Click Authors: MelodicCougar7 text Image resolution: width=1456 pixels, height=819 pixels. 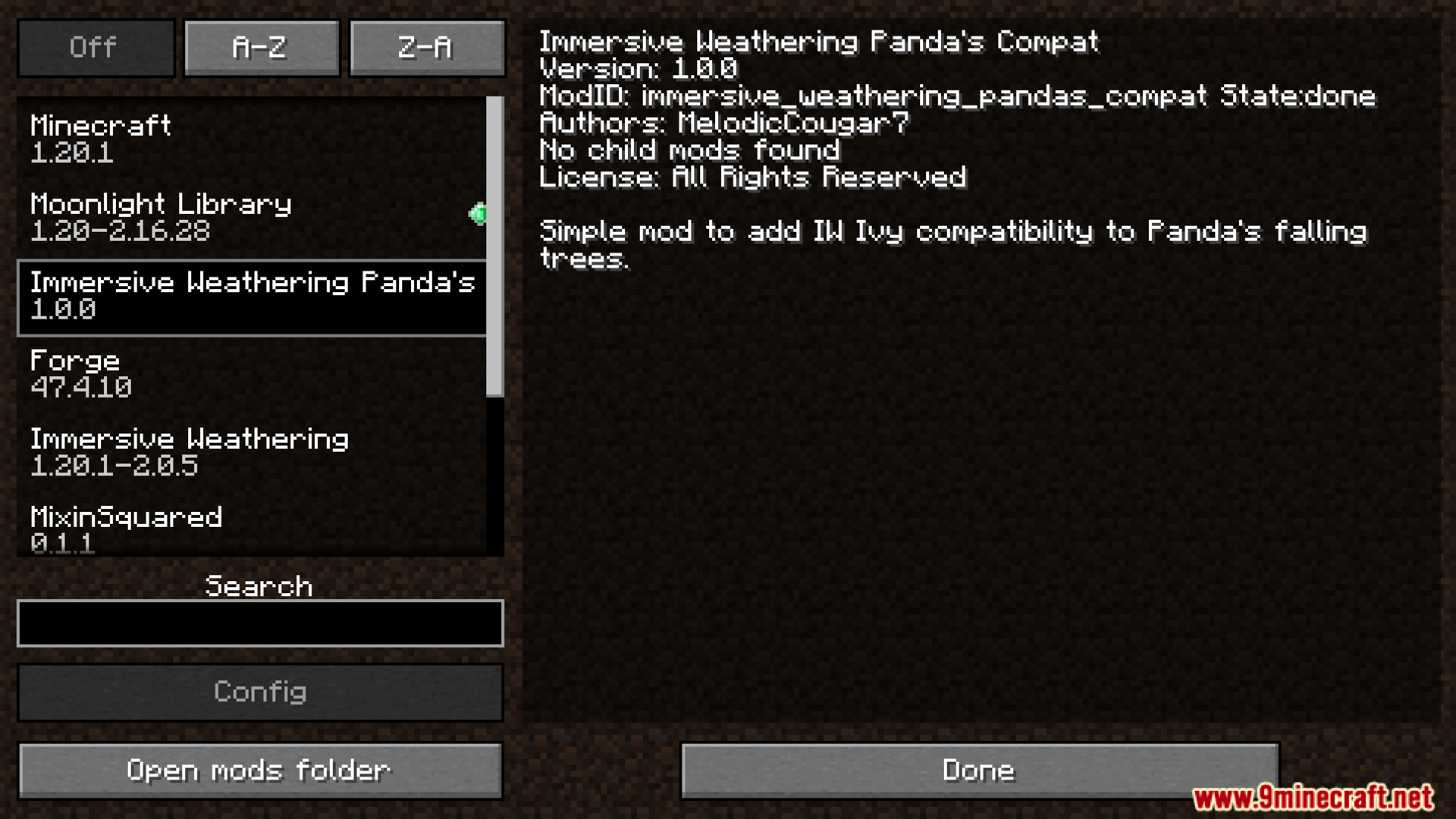(x=724, y=123)
